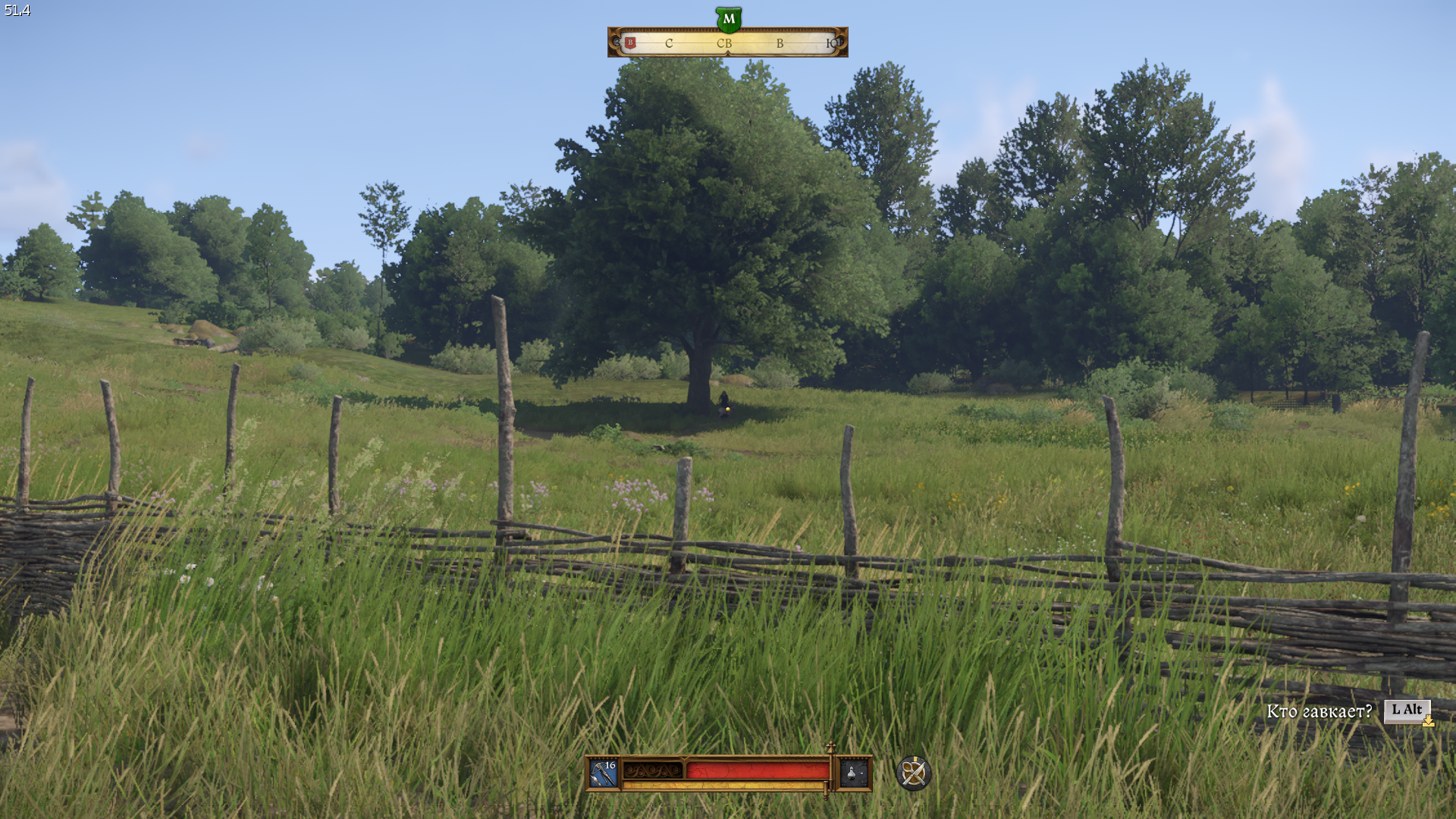1456x819 pixels.
Task: Click the potion flask status slot
Action: (x=852, y=773)
